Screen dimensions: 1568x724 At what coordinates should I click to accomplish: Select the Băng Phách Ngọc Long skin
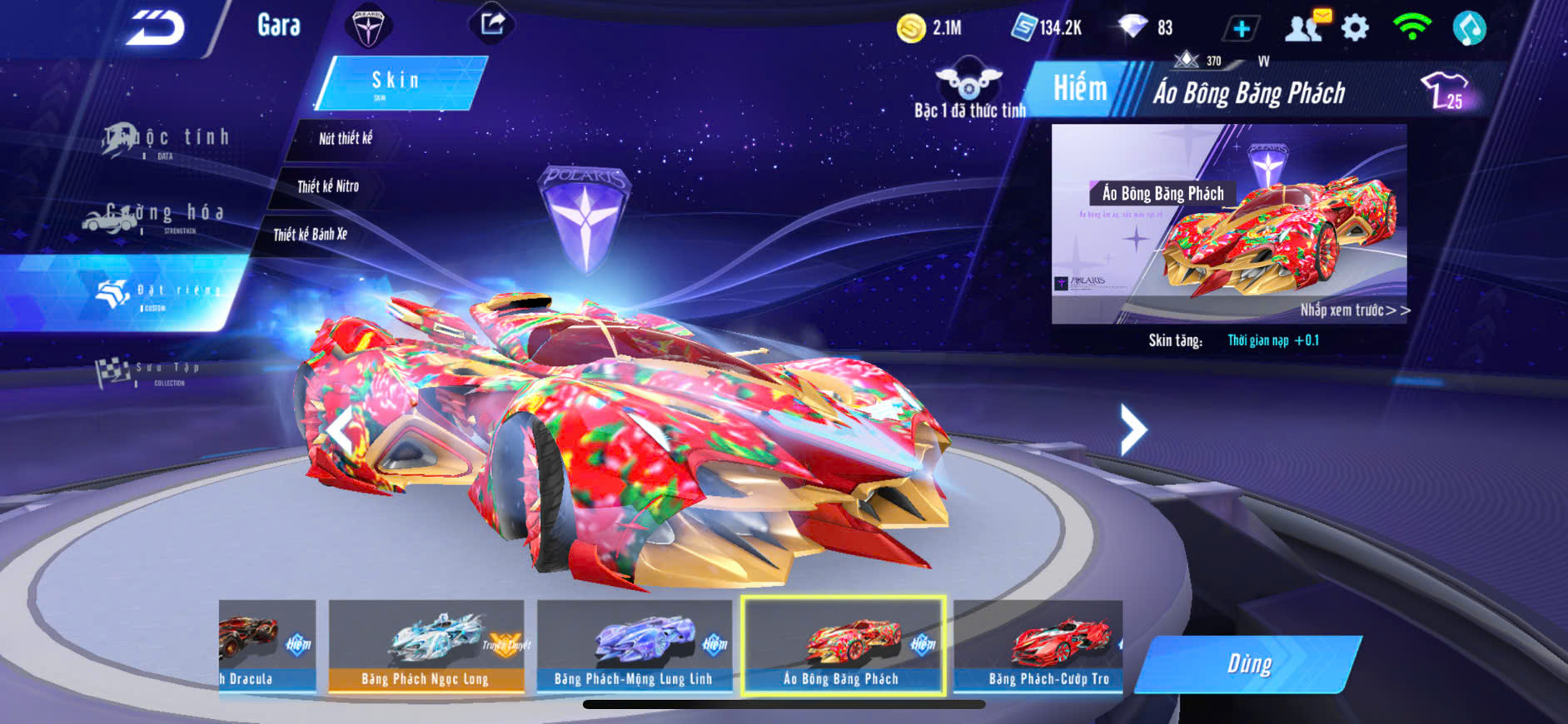[426, 647]
